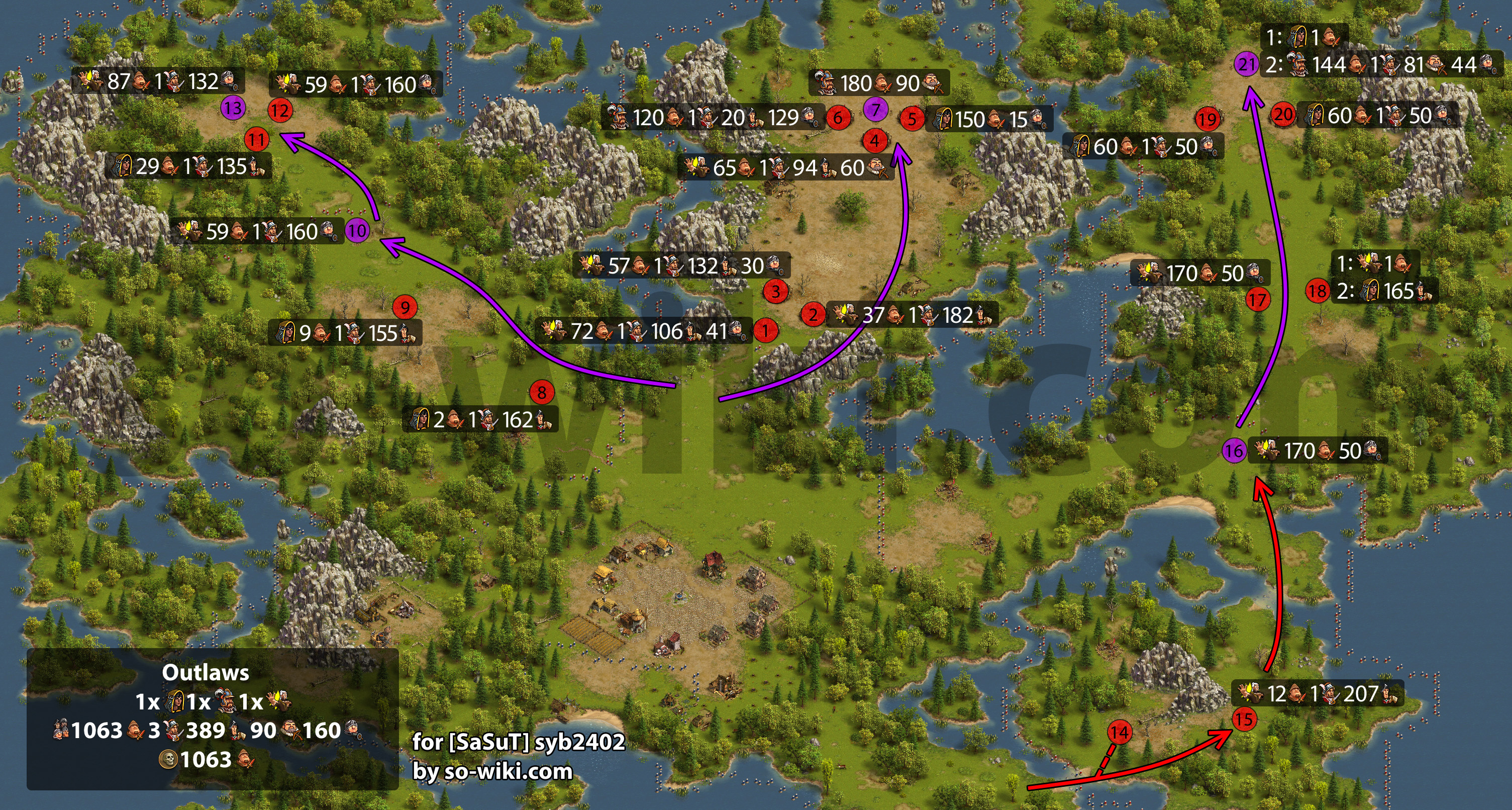The image size is (1512, 810).
Task: Pick the red marker numbered 11
Action: click(256, 140)
